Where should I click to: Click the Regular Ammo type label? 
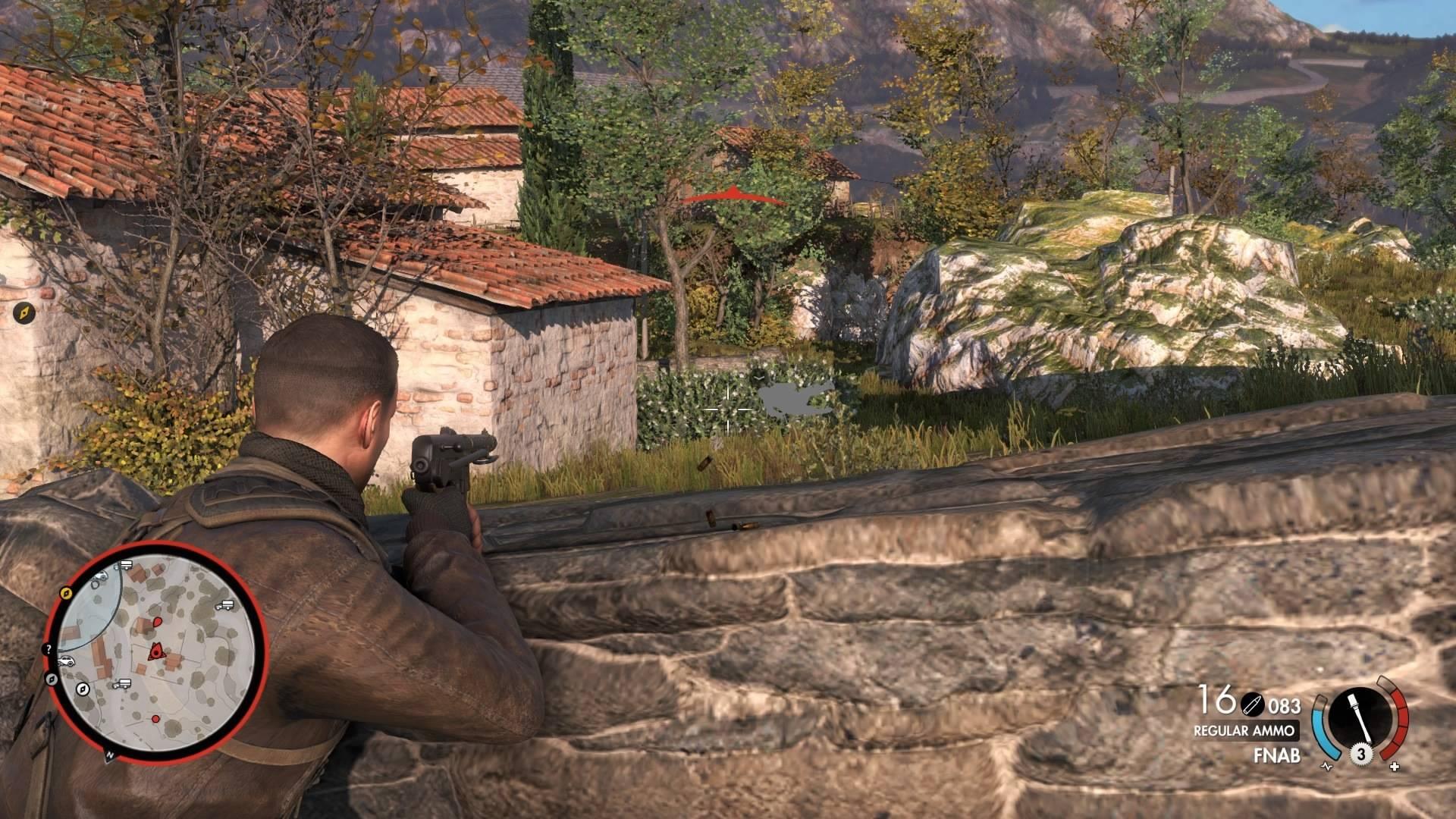[x=1243, y=731]
